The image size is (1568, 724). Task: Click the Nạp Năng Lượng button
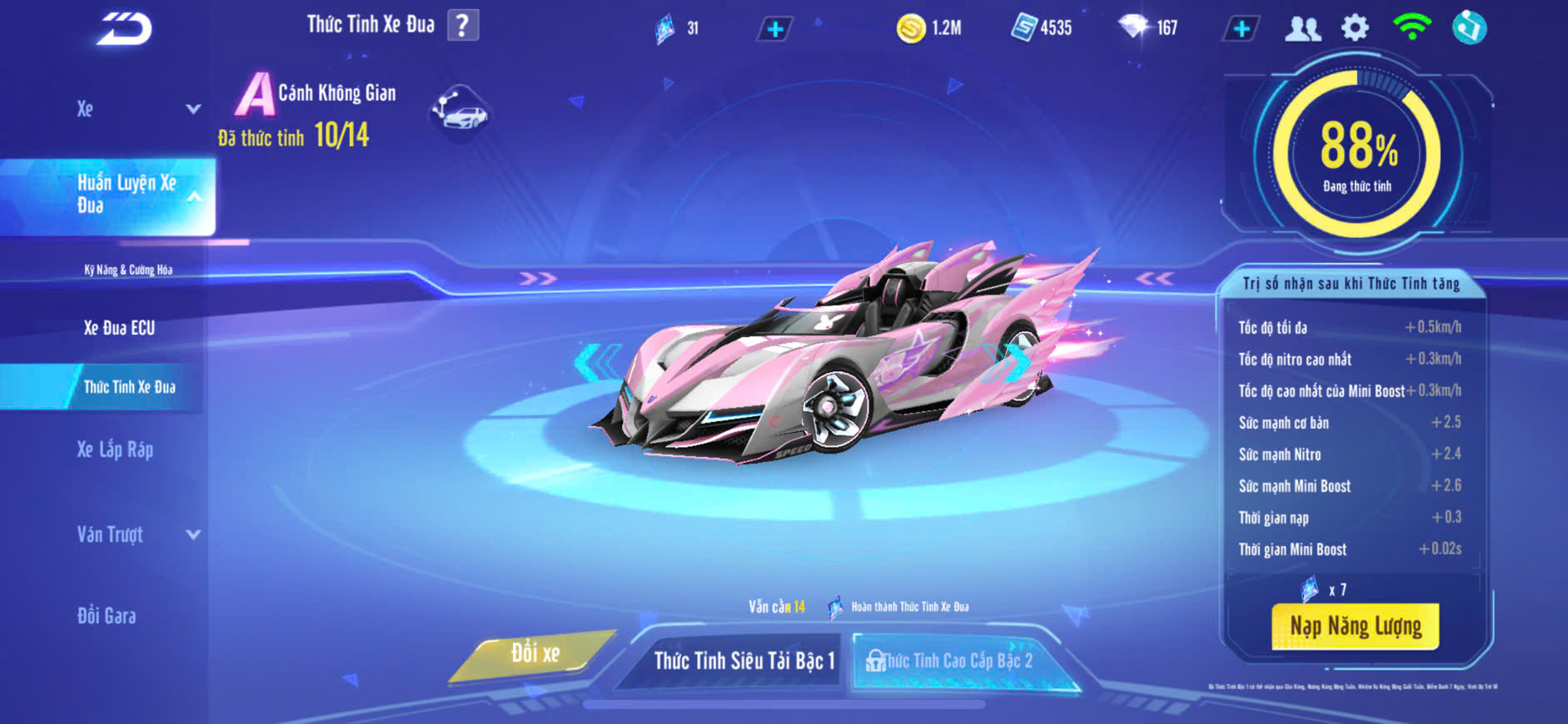click(1355, 626)
